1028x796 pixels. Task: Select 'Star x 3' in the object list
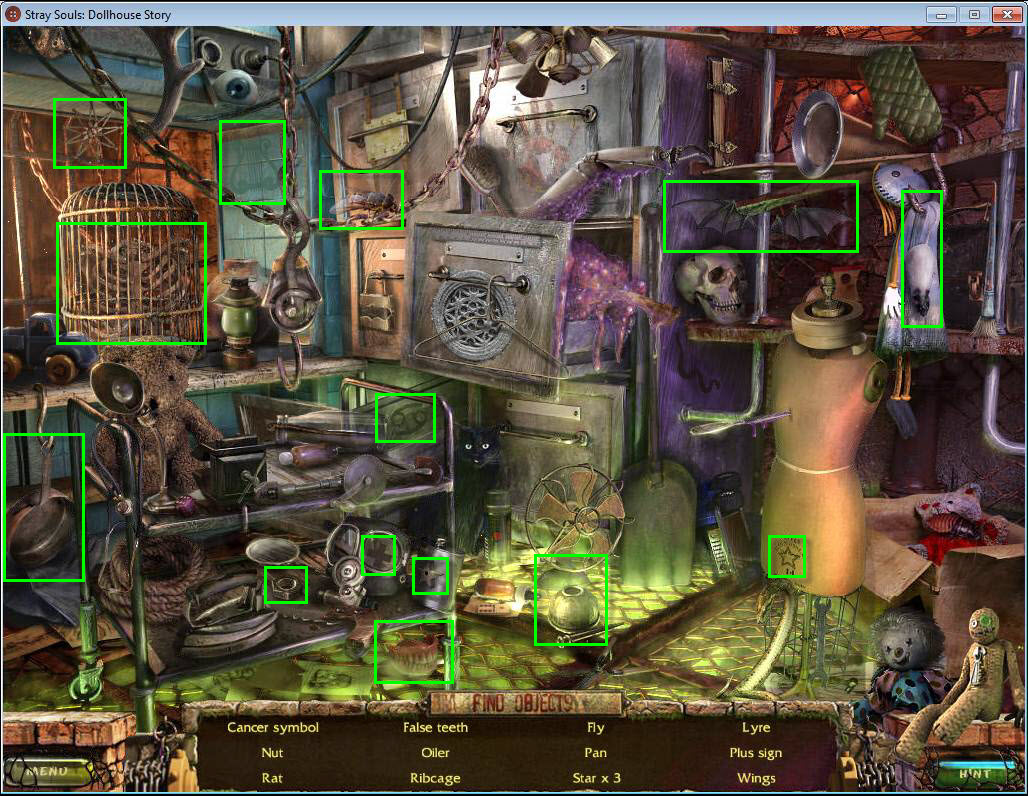[x=595, y=777]
